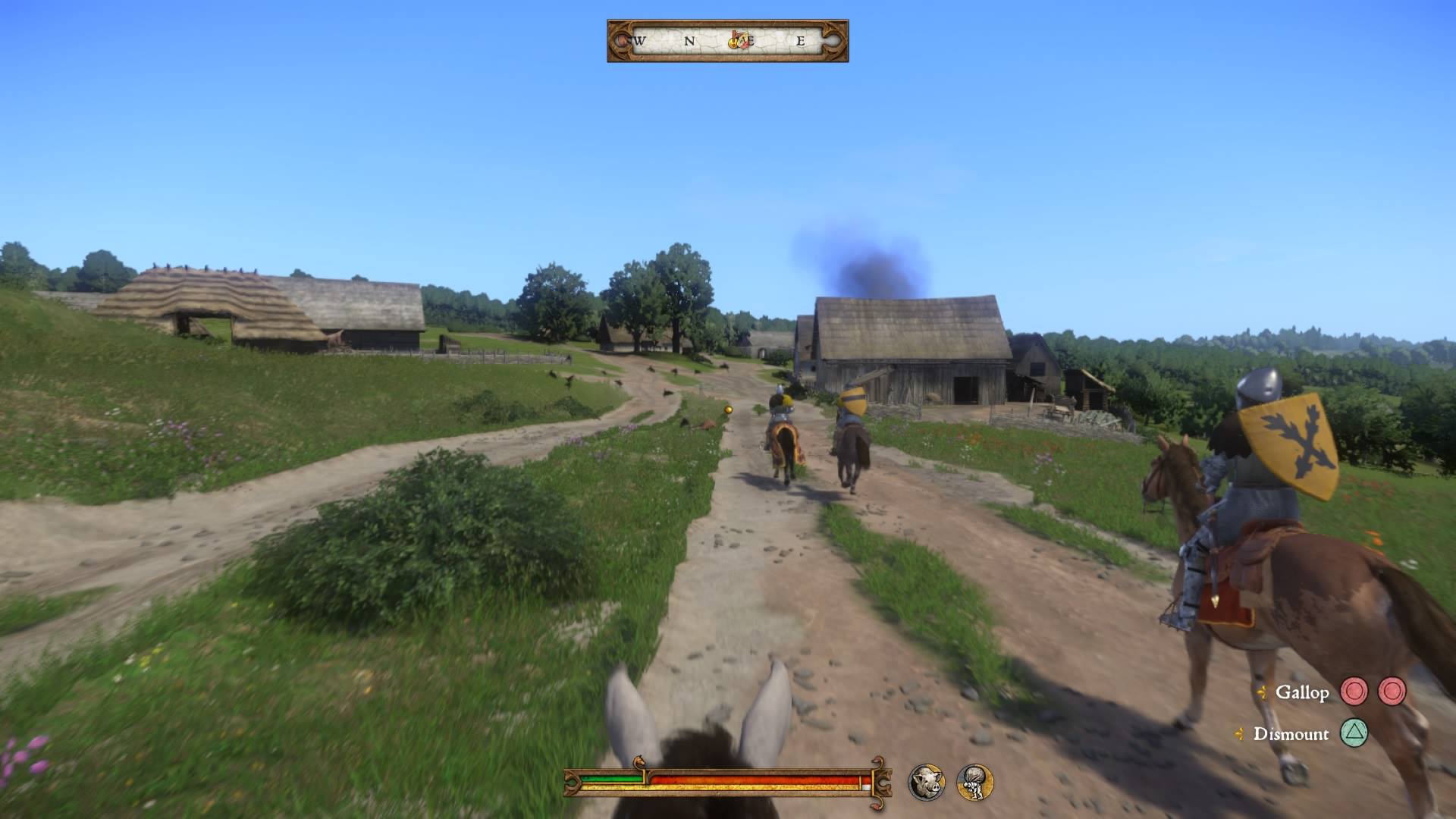This screenshot has height=819, width=1456.
Task: Select the quest marker on the compass
Action: [x=739, y=41]
